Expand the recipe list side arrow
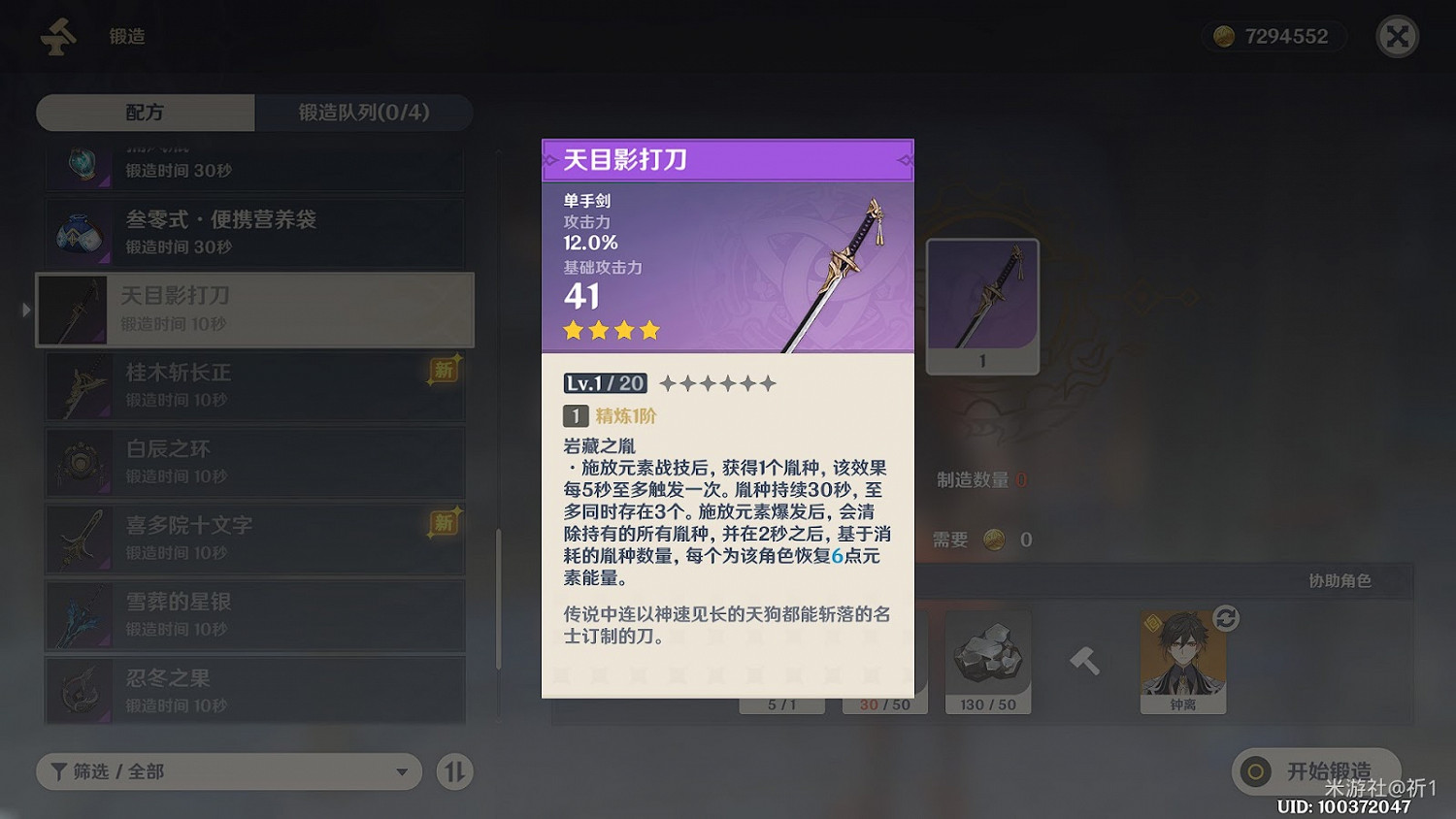Viewport: 1456px width, 819px height. (25, 309)
